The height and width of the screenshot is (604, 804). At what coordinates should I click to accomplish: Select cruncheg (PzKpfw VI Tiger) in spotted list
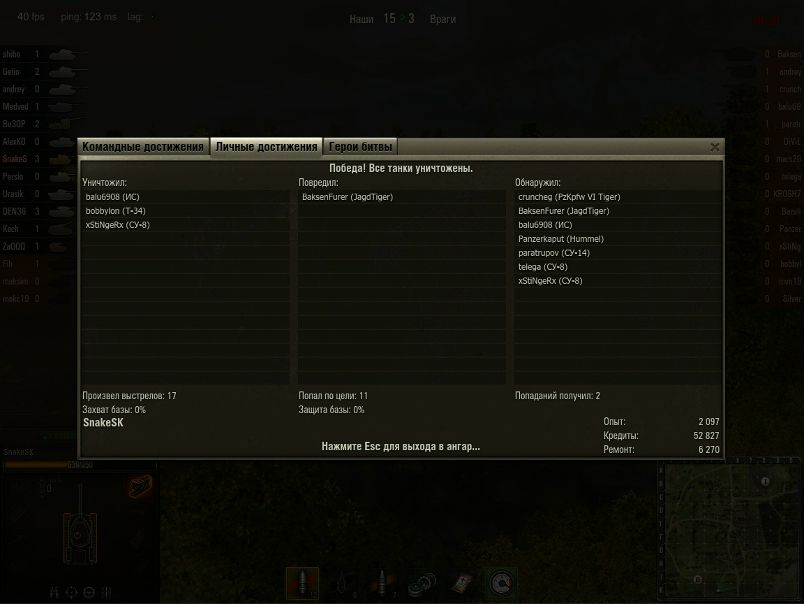tap(570, 198)
